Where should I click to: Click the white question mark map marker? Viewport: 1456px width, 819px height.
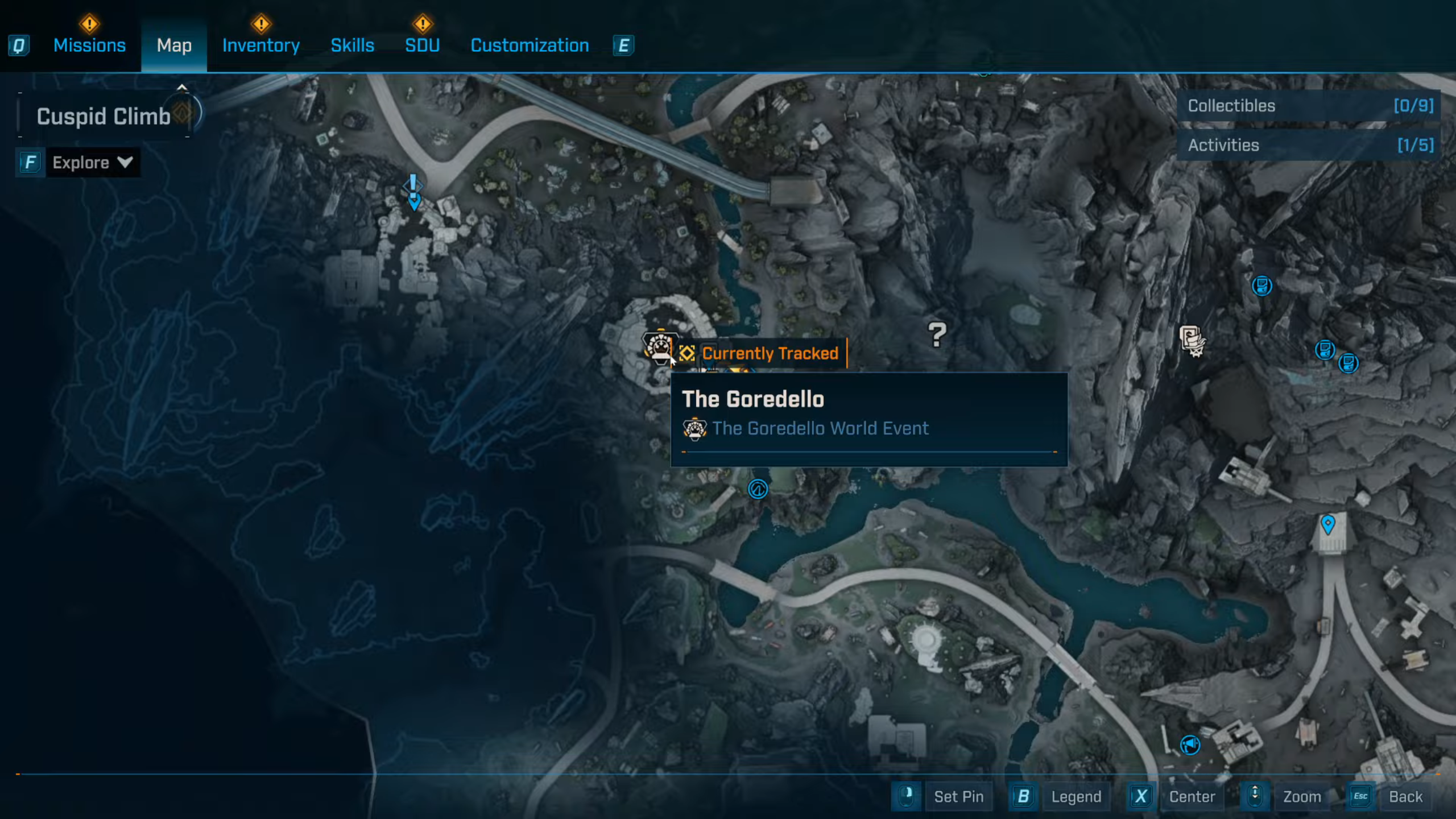[937, 334]
